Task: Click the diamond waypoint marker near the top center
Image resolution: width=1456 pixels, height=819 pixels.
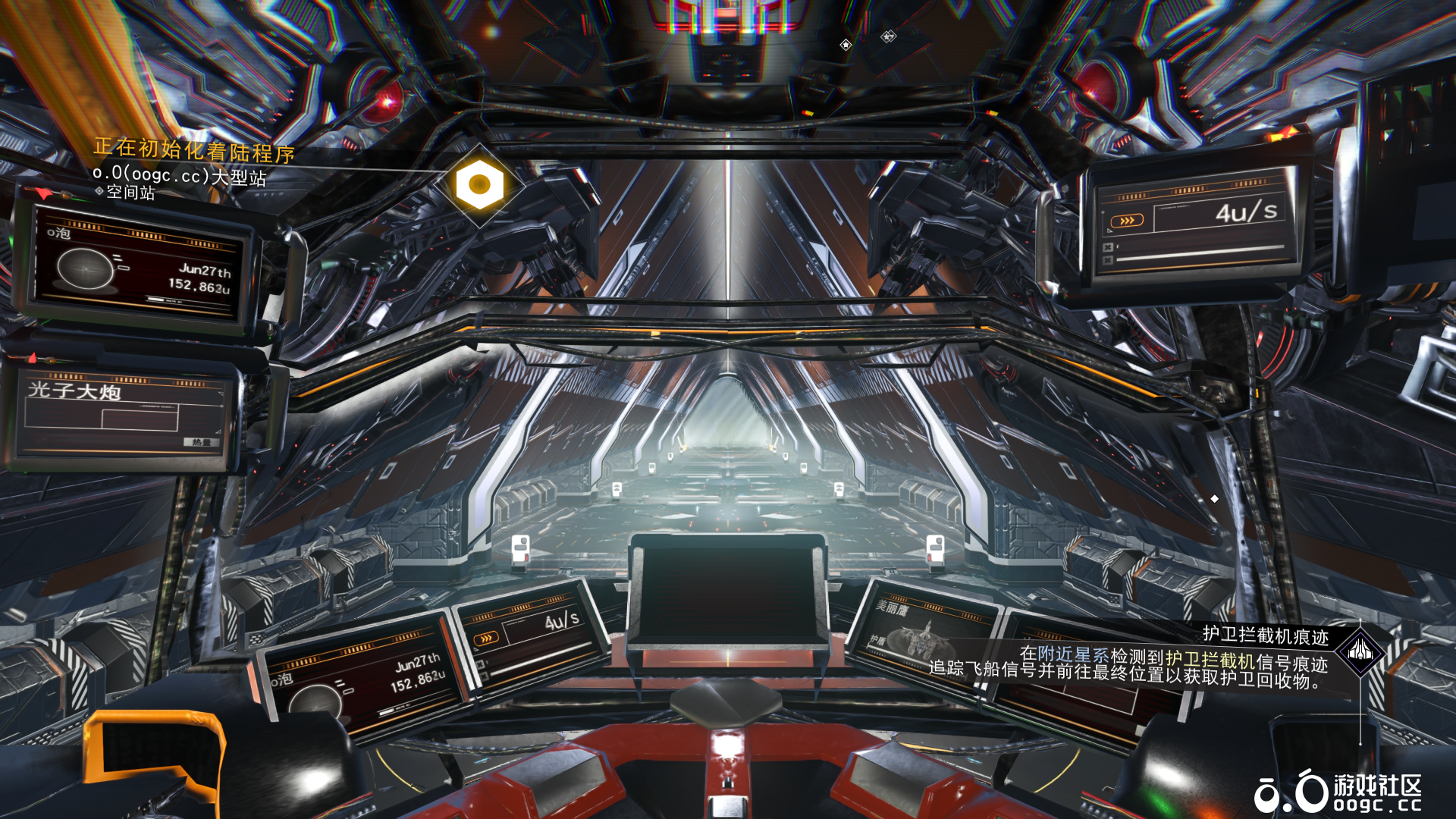Action: coord(844,45)
